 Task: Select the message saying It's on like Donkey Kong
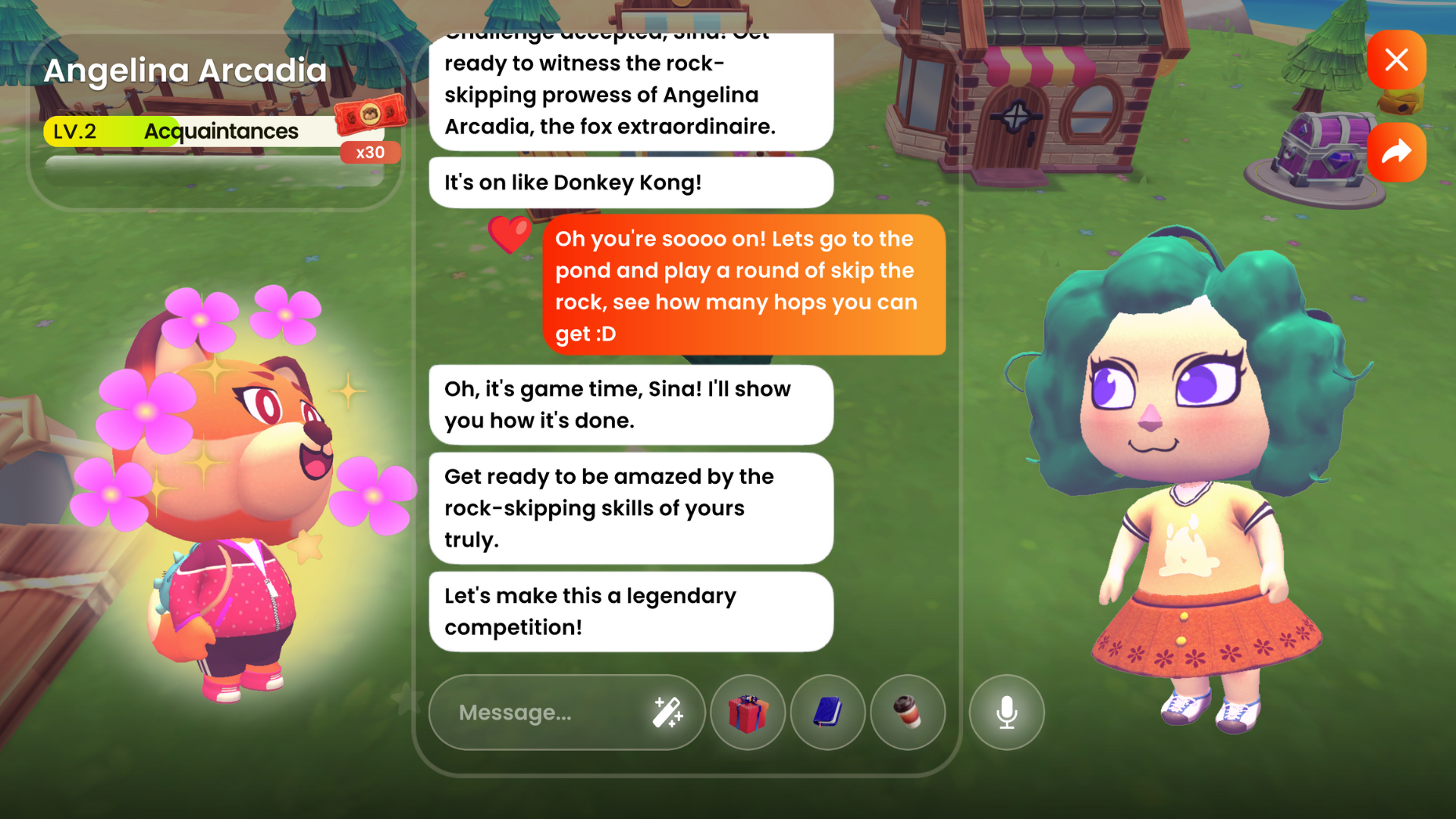pyautogui.click(x=630, y=182)
